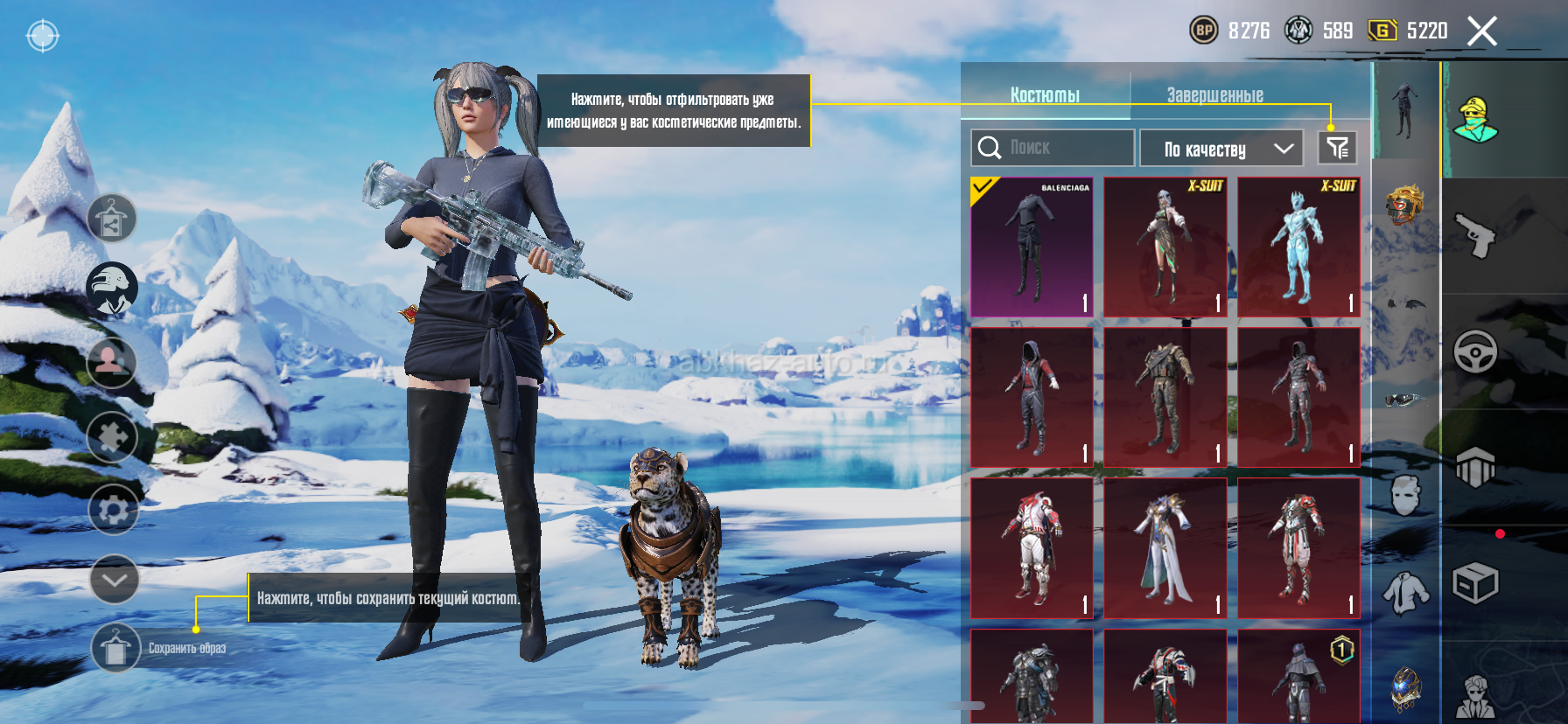This screenshot has height=724, width=1568.
Task: Select the Balenciaga black outfit tile
Action: pos(1032,247)
